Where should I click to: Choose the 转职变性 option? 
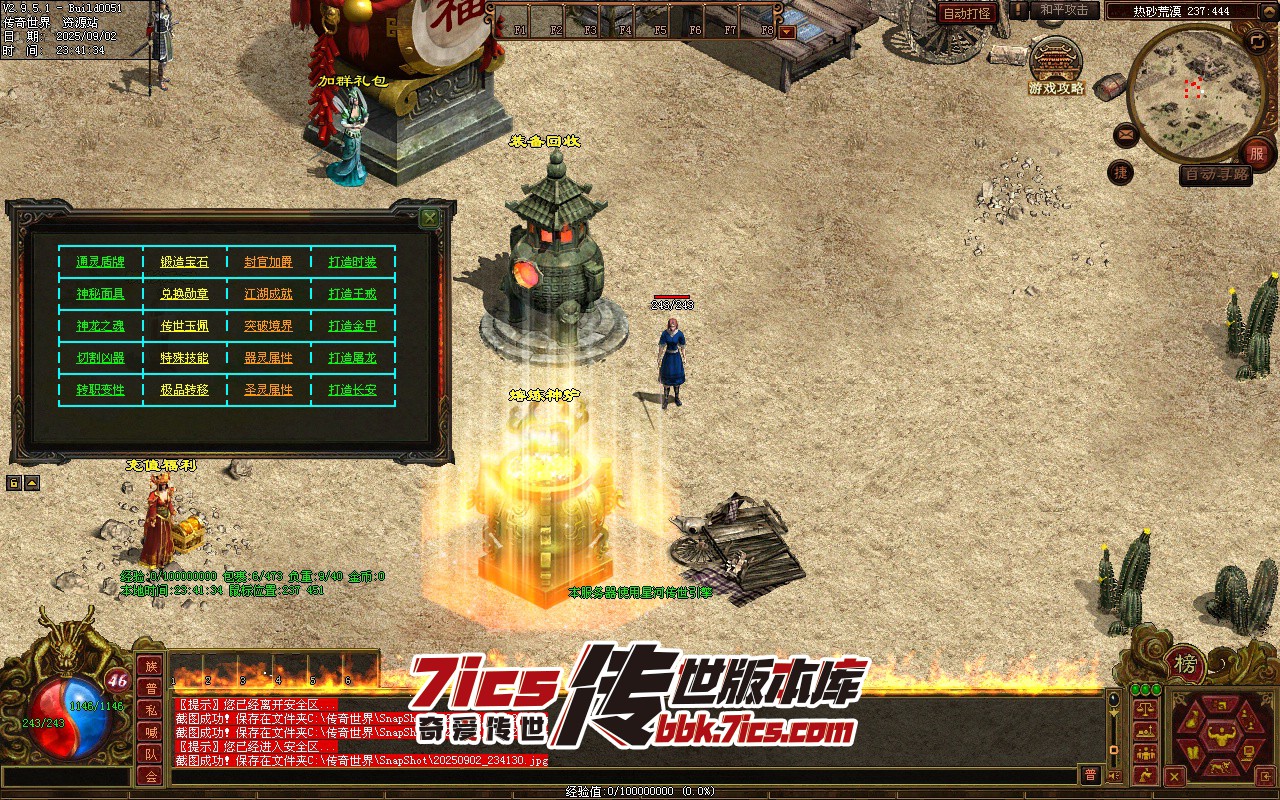pos(100,390)
